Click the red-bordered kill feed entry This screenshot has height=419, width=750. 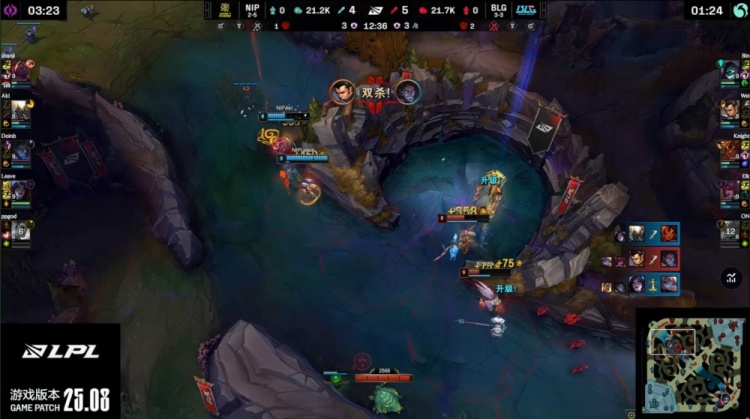tap(640, 259)
